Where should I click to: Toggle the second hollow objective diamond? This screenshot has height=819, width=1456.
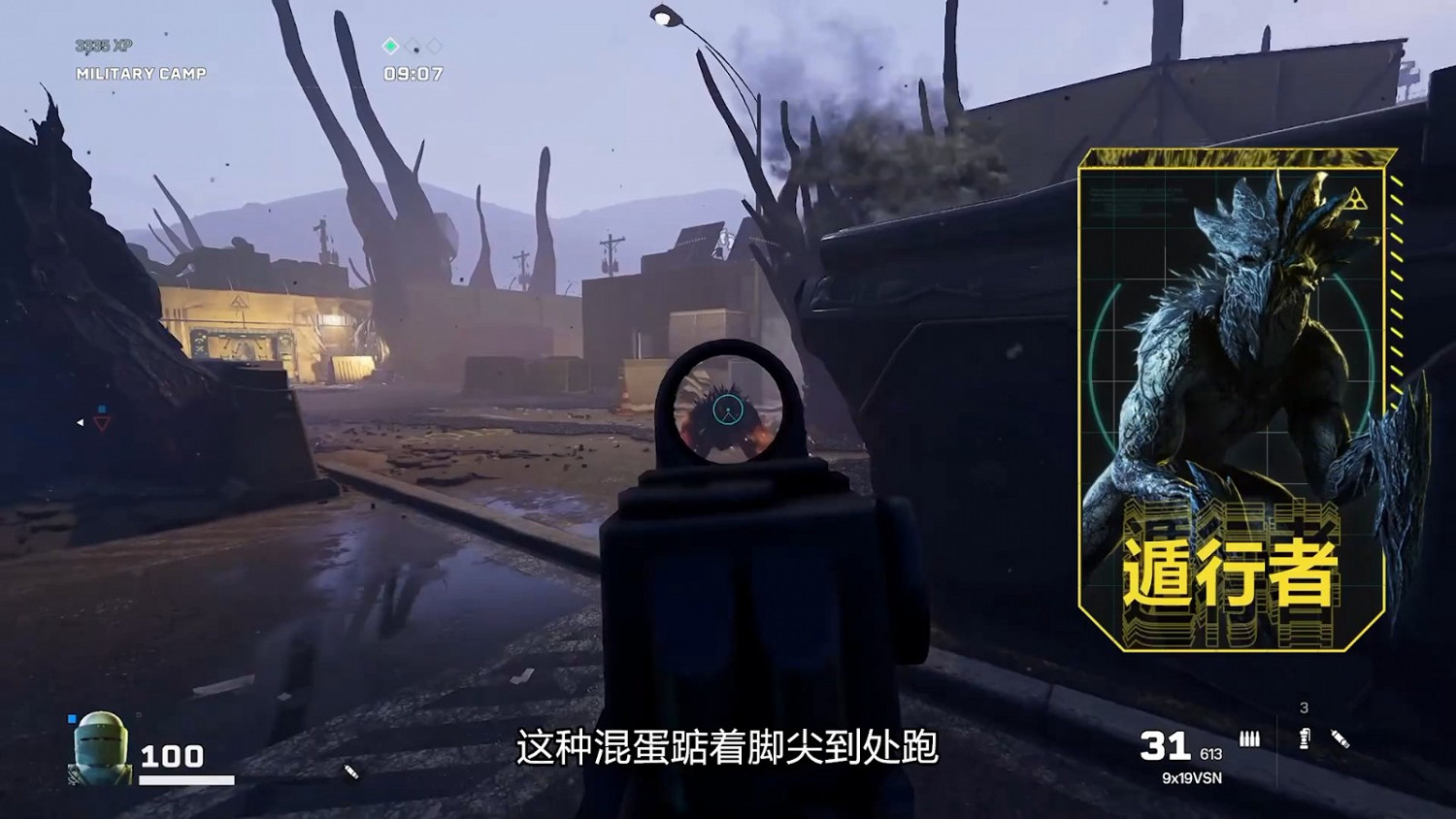(413, 45)
